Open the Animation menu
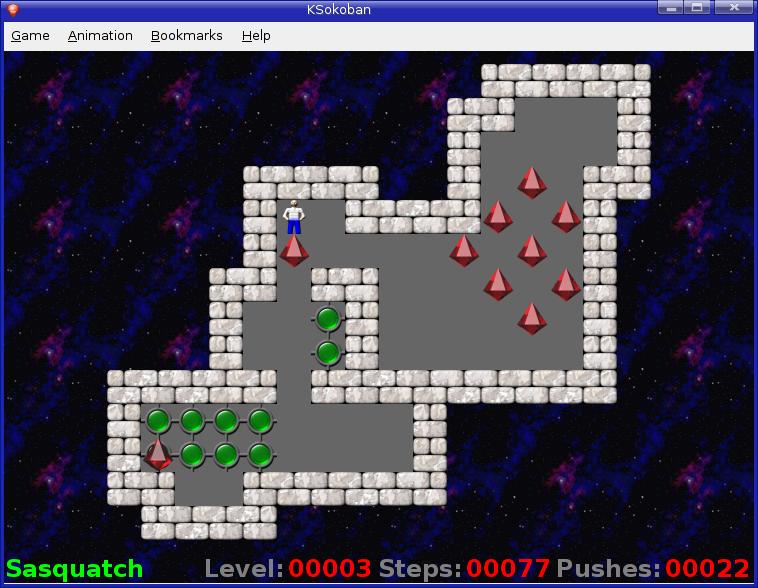 pyautogui.click(x=100, y=36)
